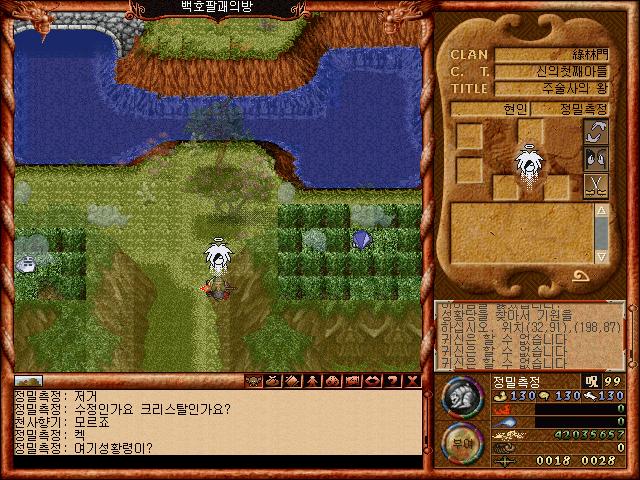The height and width of the screenshot is (480, 640).
Task: Click the swirl icon below inventory panel
Action: [579, 277]
